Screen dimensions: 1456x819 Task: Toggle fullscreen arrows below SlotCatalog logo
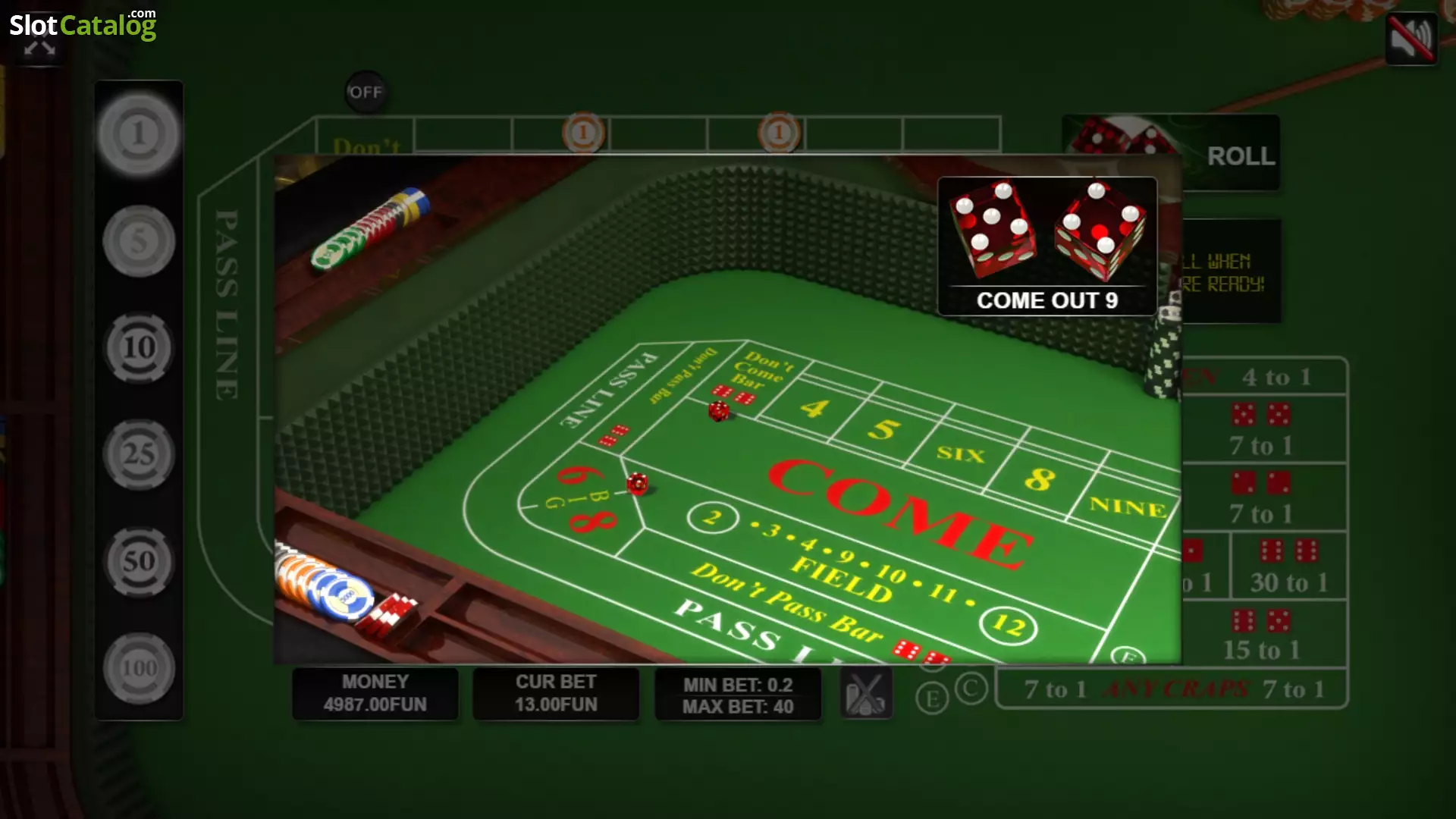click(x=39, y=49)
